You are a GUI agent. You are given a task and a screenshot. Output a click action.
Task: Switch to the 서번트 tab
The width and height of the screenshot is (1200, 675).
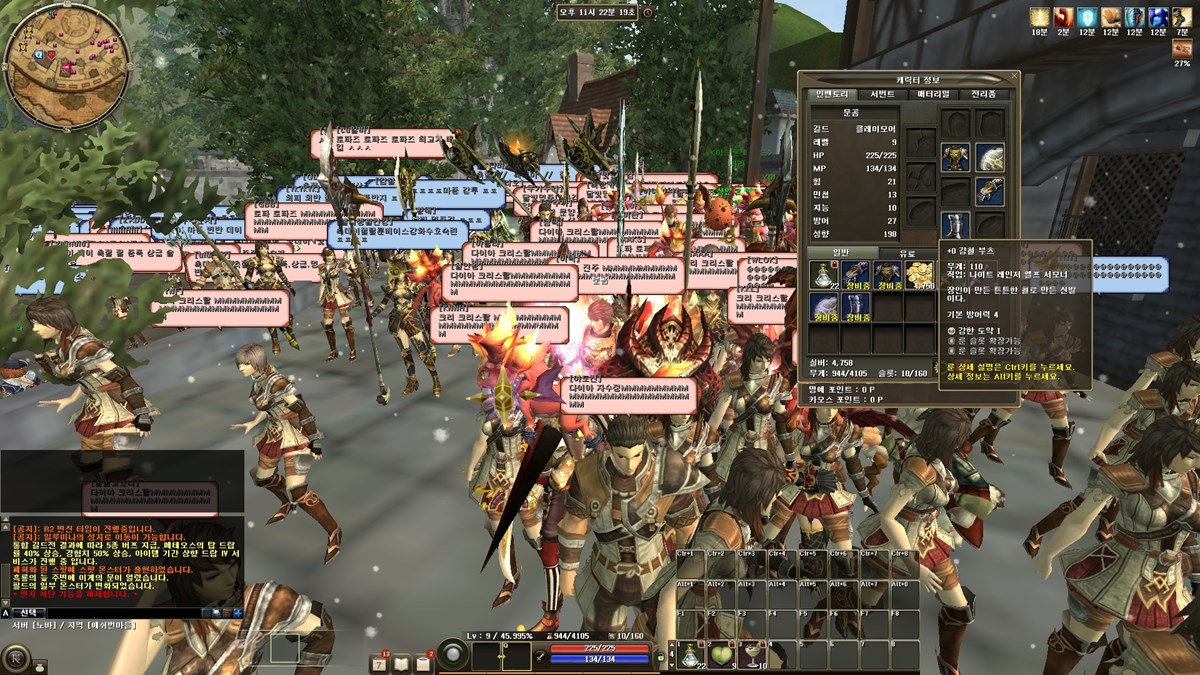(x=882, y=94)
